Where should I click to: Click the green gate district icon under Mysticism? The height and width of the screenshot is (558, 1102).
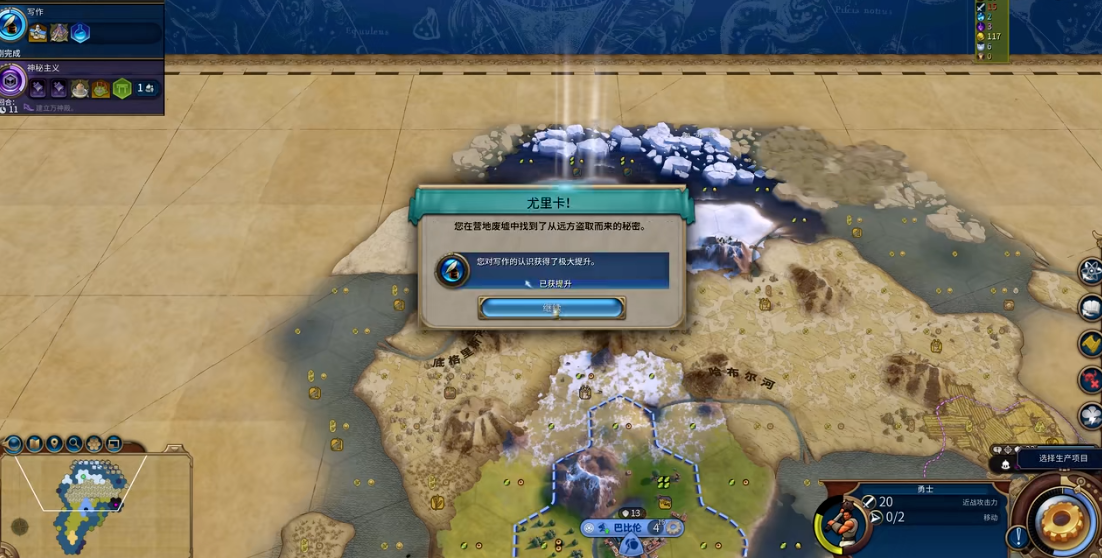click(122, 90)
